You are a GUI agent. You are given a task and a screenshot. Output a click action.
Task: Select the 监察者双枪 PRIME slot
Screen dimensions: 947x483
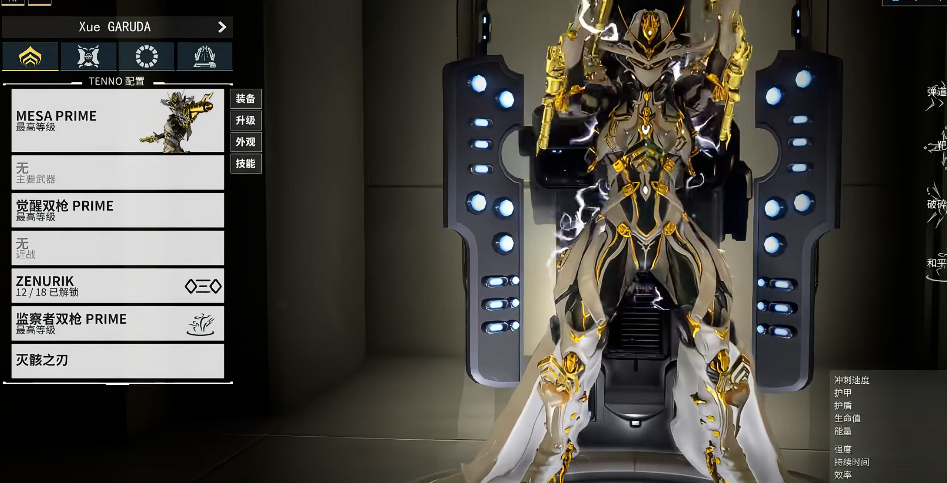click(117, 323)
